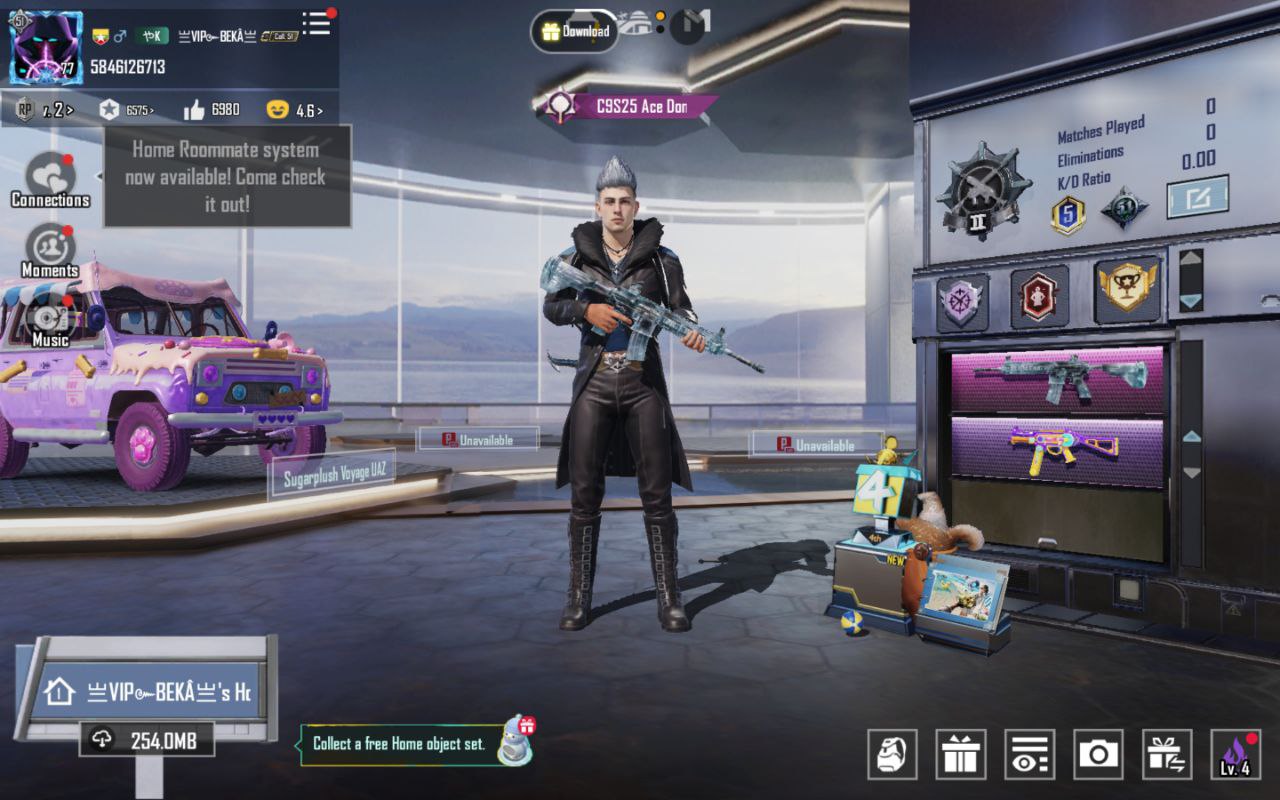Open the gift exchange icon
Screen dimensions: 1280x800
1166,754
